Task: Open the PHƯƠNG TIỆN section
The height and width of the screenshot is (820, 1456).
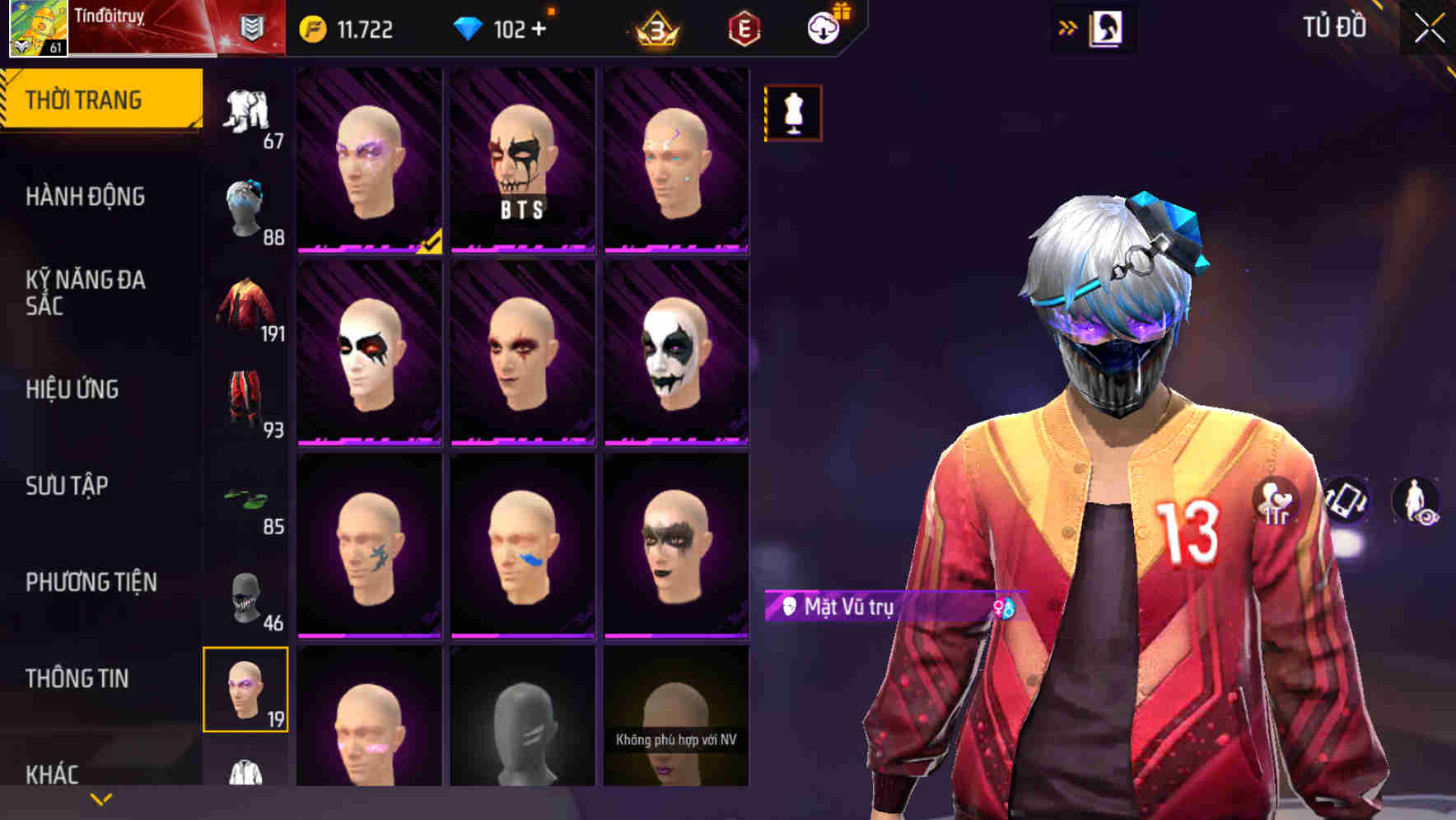Action: pos(91,581)
